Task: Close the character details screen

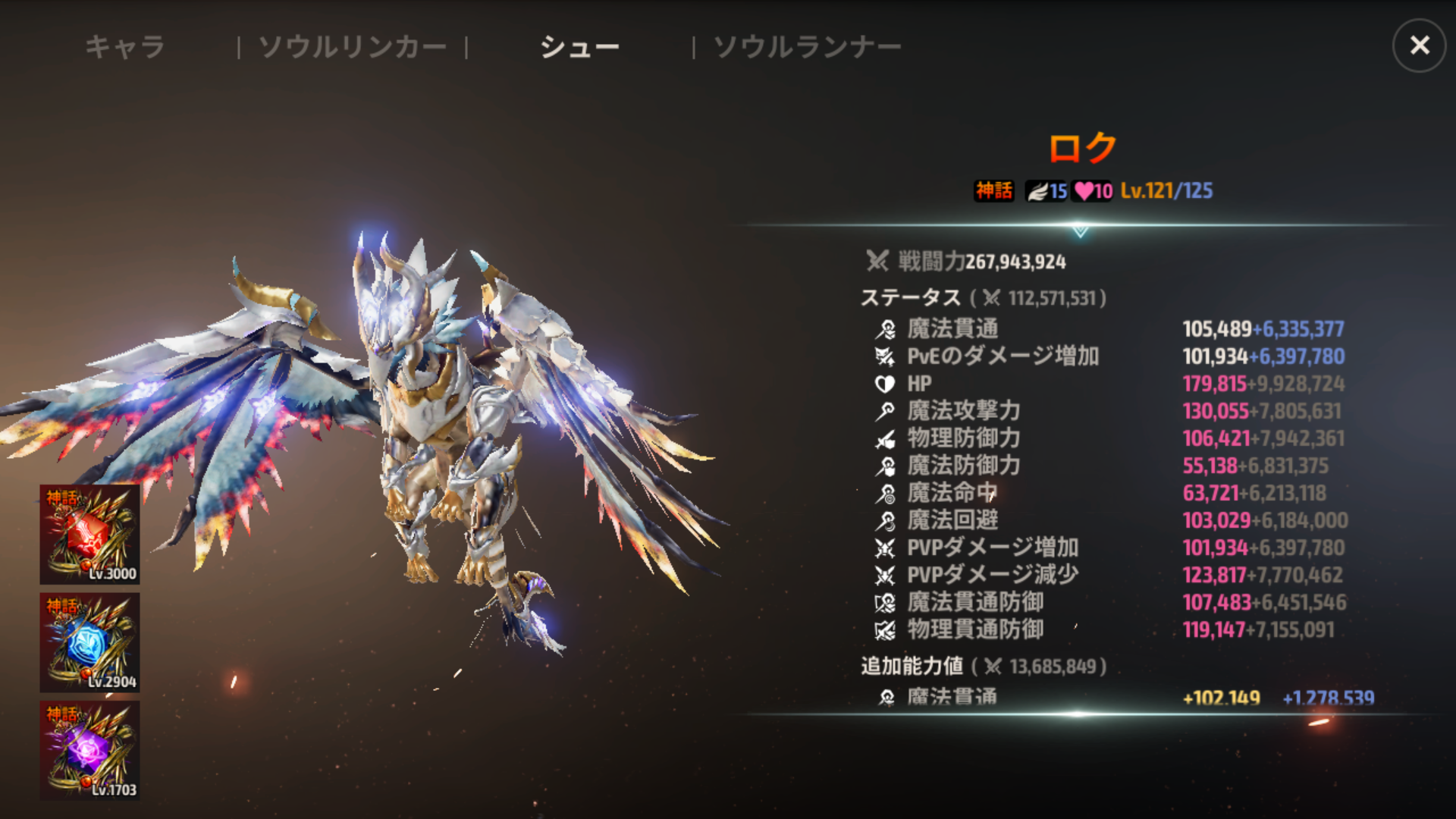Action: pos(1419,45)
